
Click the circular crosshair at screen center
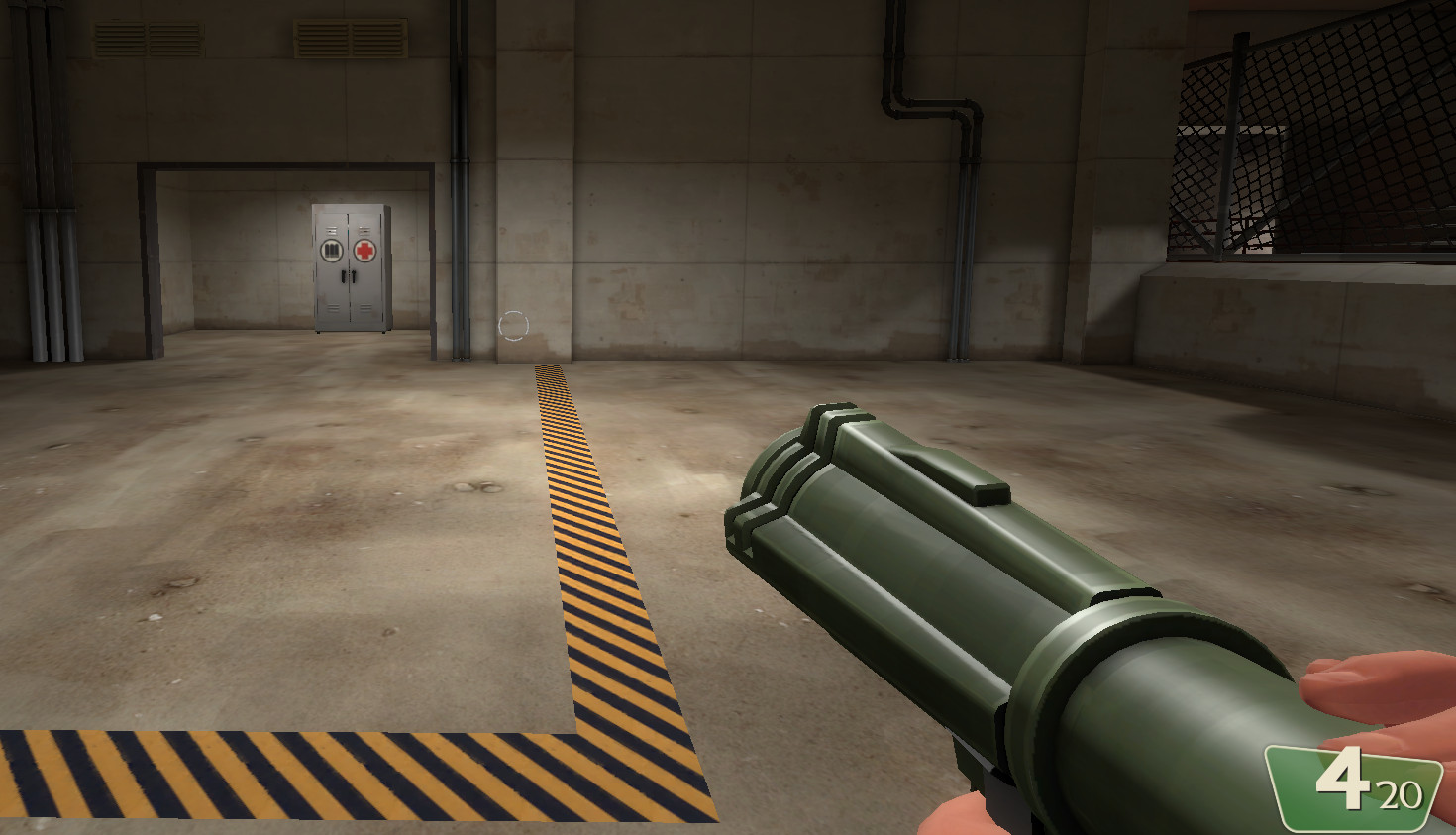516,324
